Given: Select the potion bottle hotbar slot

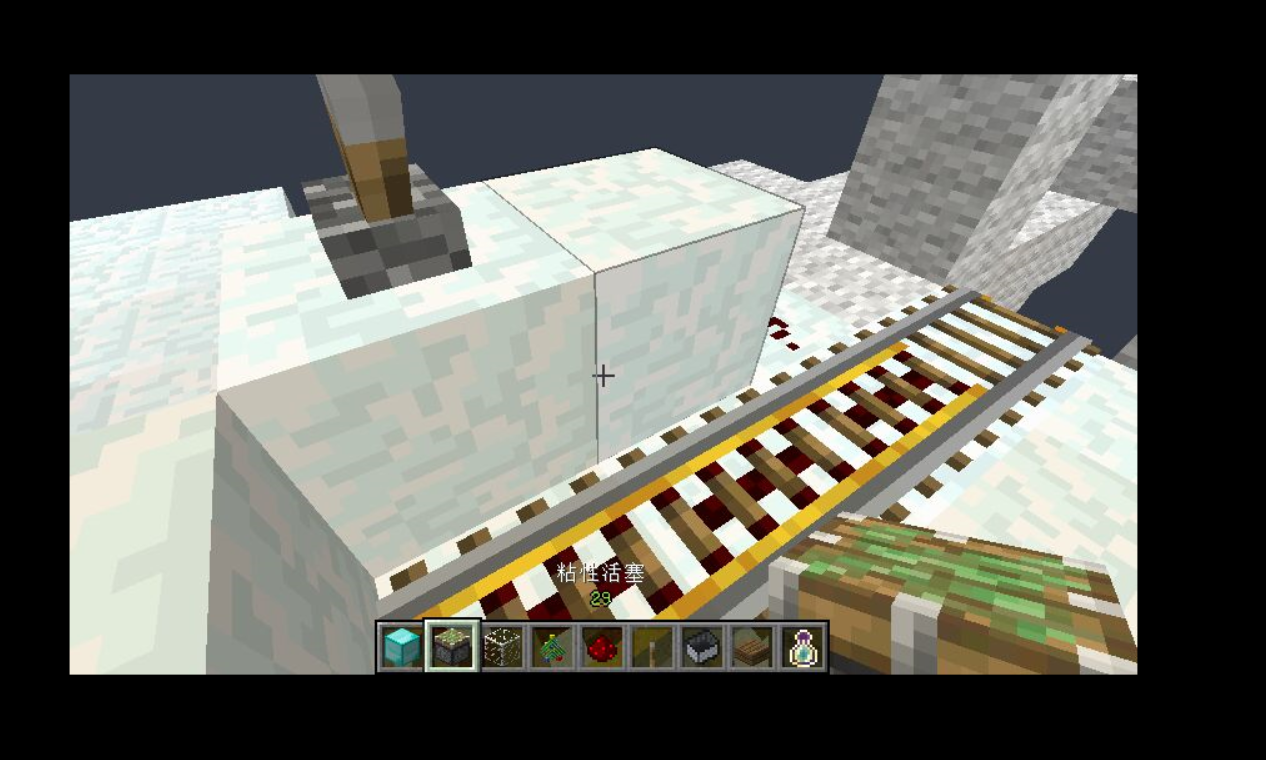Looking at the screenshot, I should click(x=802, y=647).
